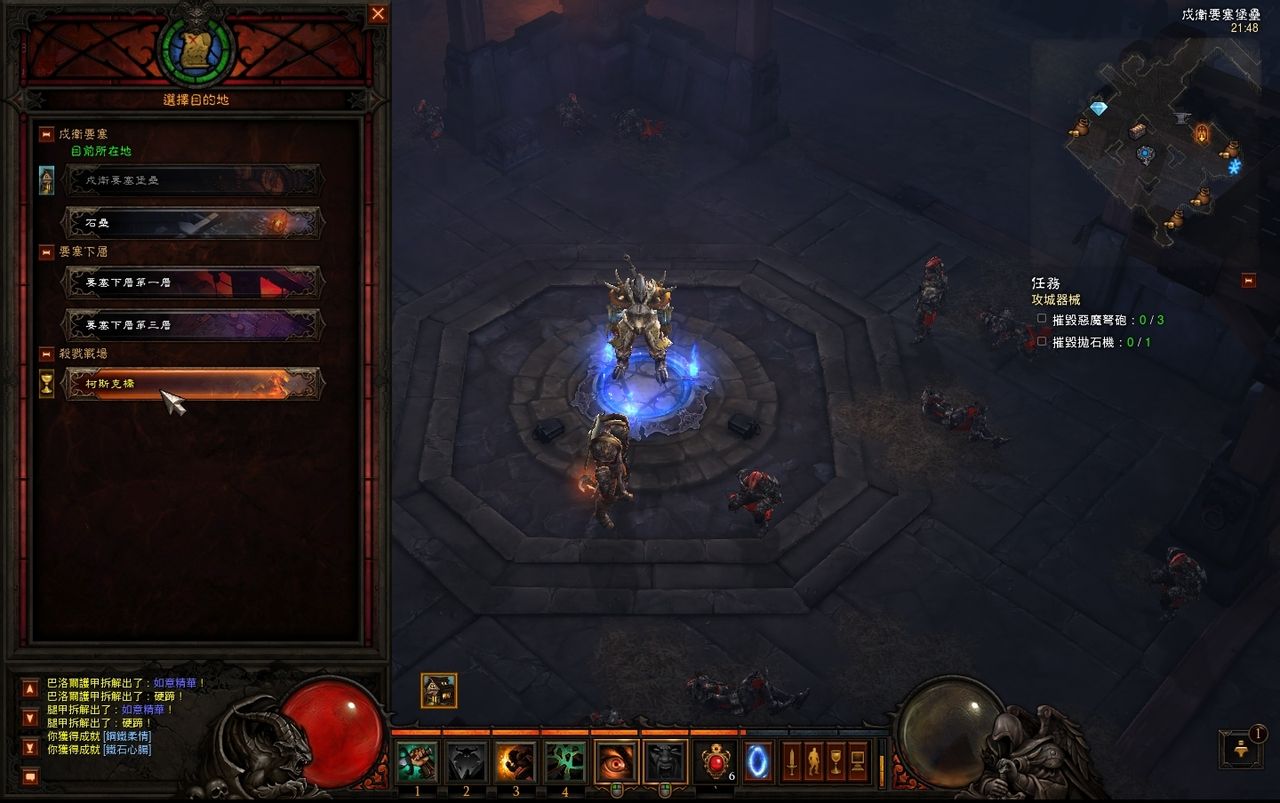Select the dark face mouse skill
The height and width of the screenshot is (803, 1280).
[x=665, y=762]
